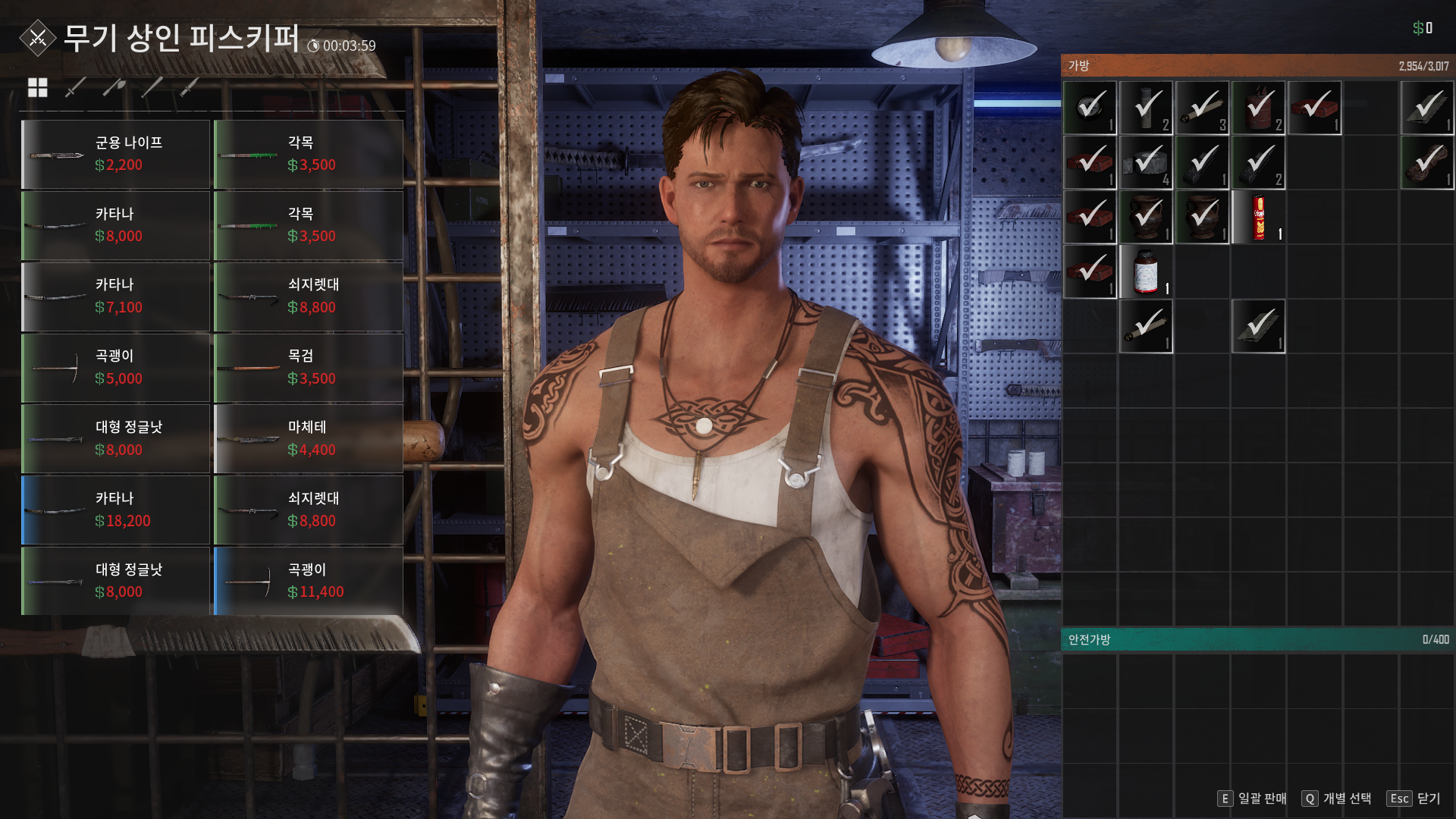1456x819 pixels.
Task: Select the baseball bat category tab
Action: tap(152, 88)
